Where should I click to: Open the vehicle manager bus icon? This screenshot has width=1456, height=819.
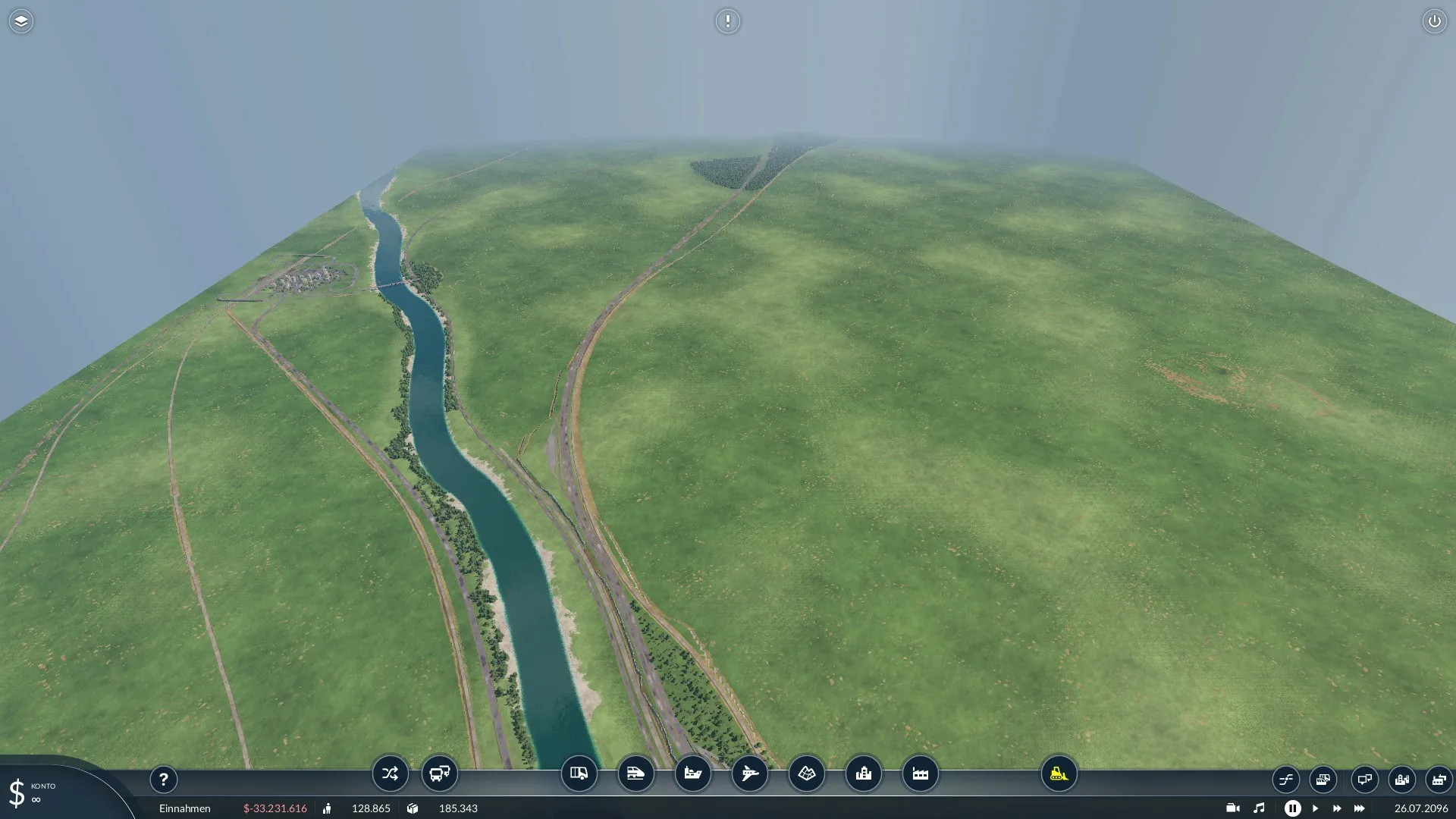[x=440, y=773]
